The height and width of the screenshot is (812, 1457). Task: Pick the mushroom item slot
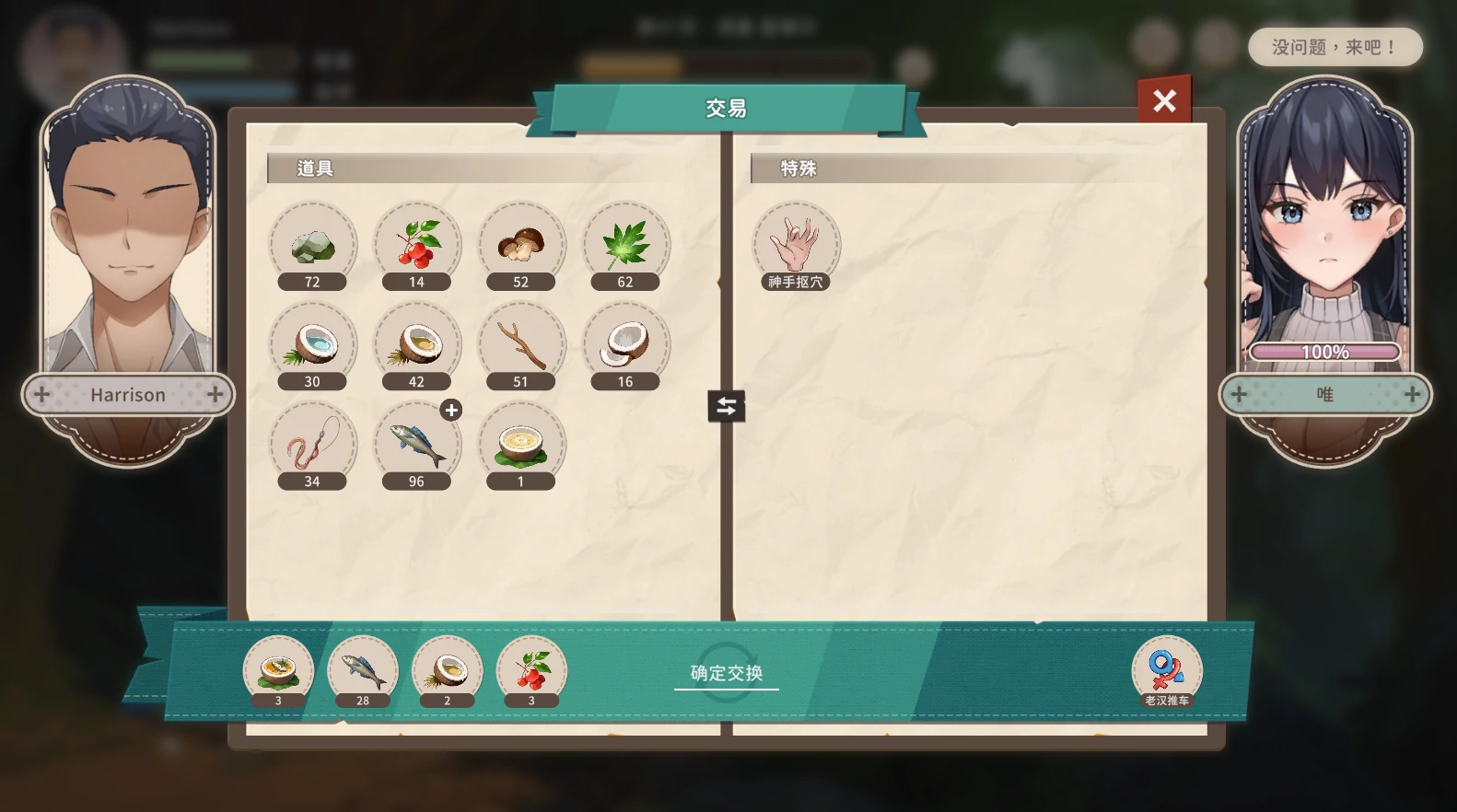coord(520,245)
